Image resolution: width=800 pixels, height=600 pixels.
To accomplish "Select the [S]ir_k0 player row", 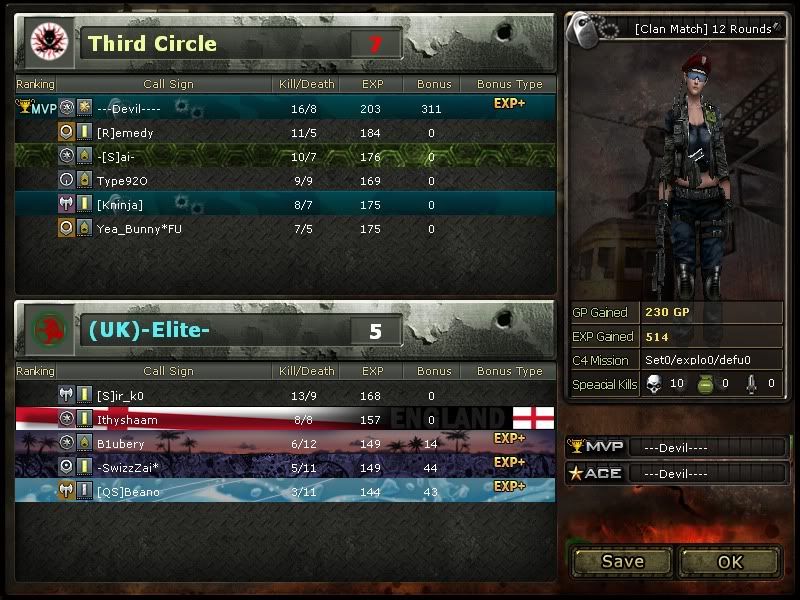I will [x=285, y=395].
